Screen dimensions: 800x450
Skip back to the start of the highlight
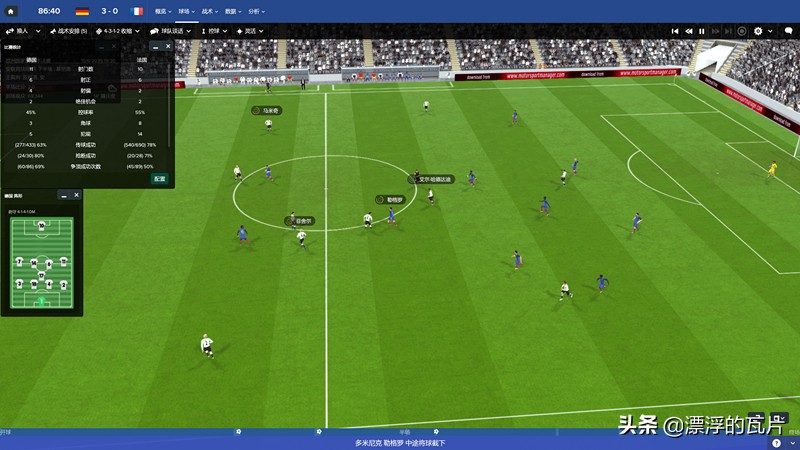(675, 31)
